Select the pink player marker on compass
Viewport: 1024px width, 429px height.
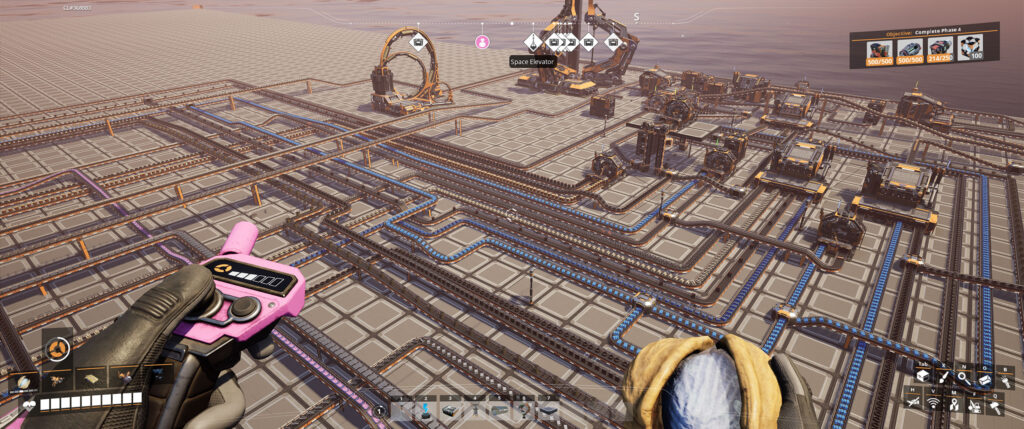click(482, 42)
